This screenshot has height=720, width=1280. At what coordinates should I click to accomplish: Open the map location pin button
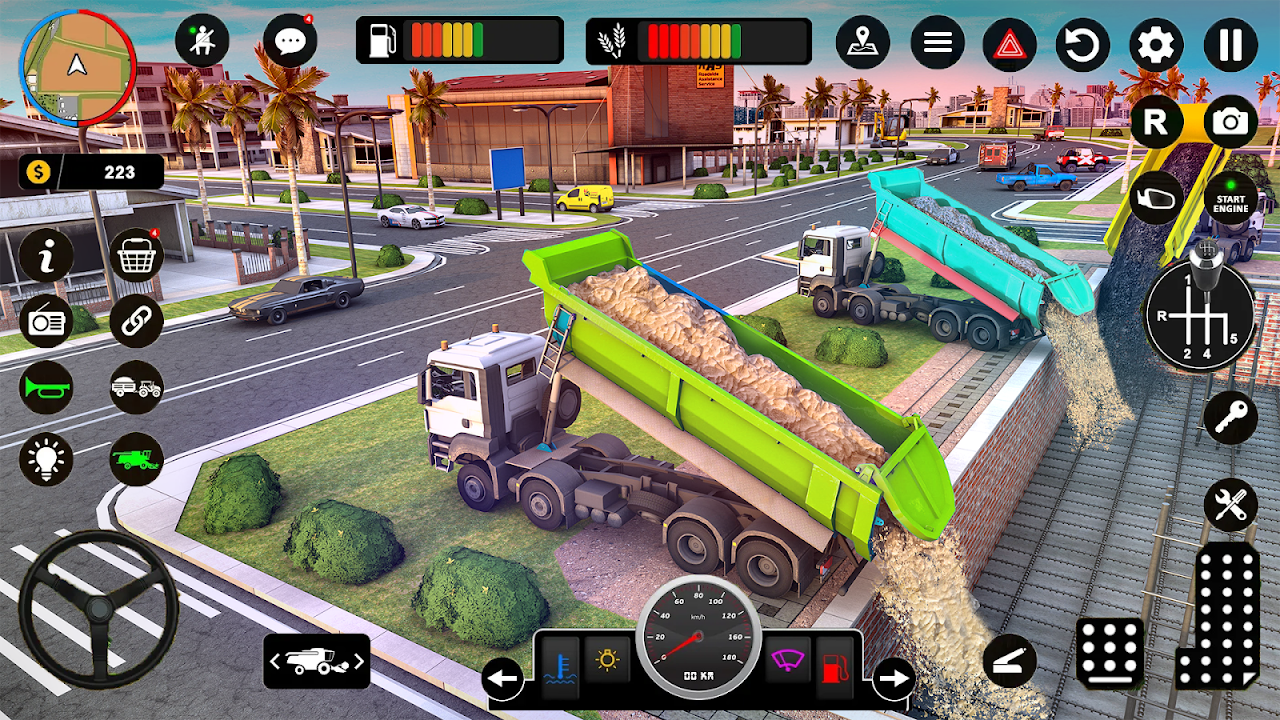click(863, 43)
